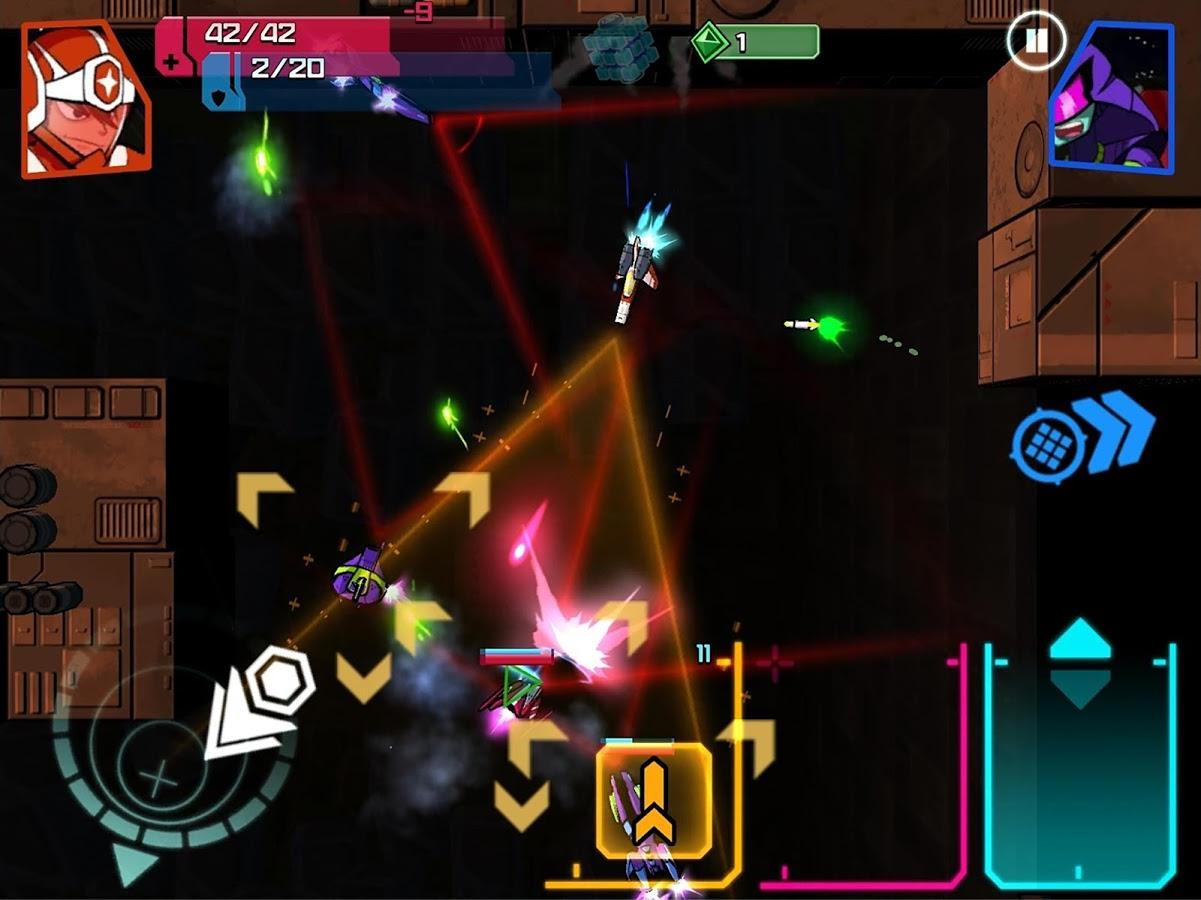
Task: Tap the cyan arrow weapon panel
Action: [x=1080, y=765]
